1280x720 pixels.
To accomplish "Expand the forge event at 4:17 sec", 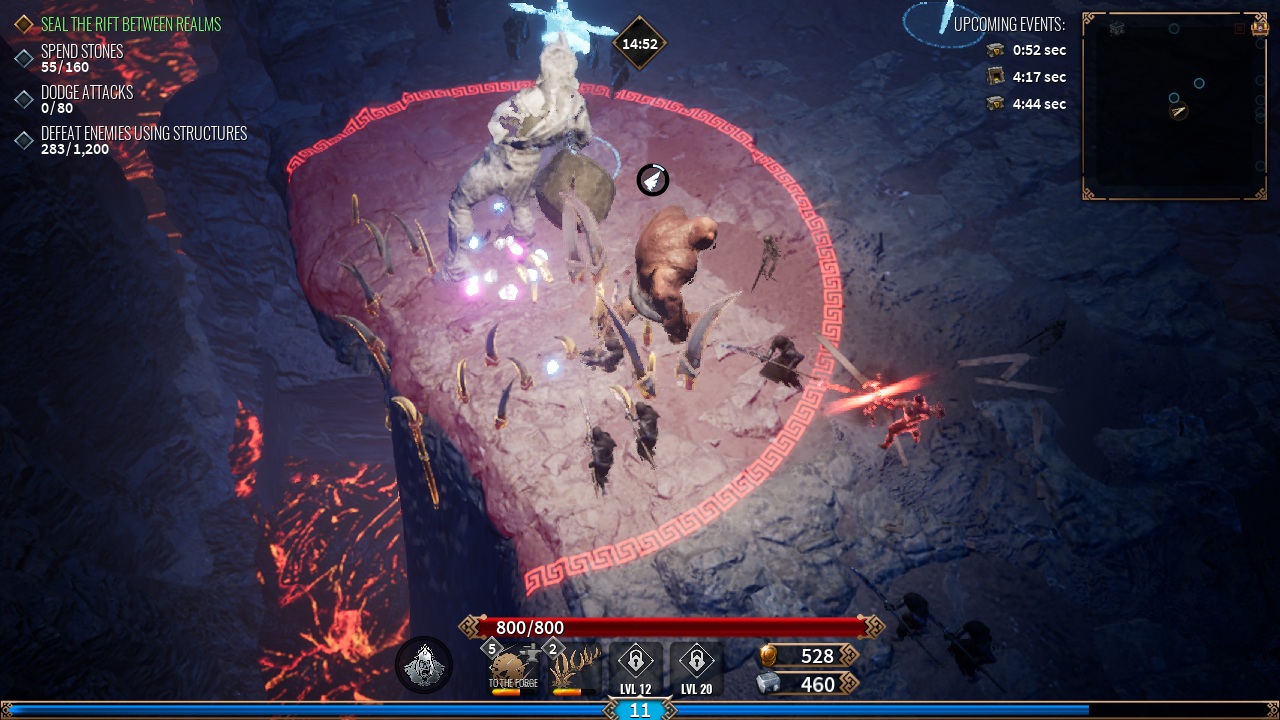I will (x=1020, y=77).
